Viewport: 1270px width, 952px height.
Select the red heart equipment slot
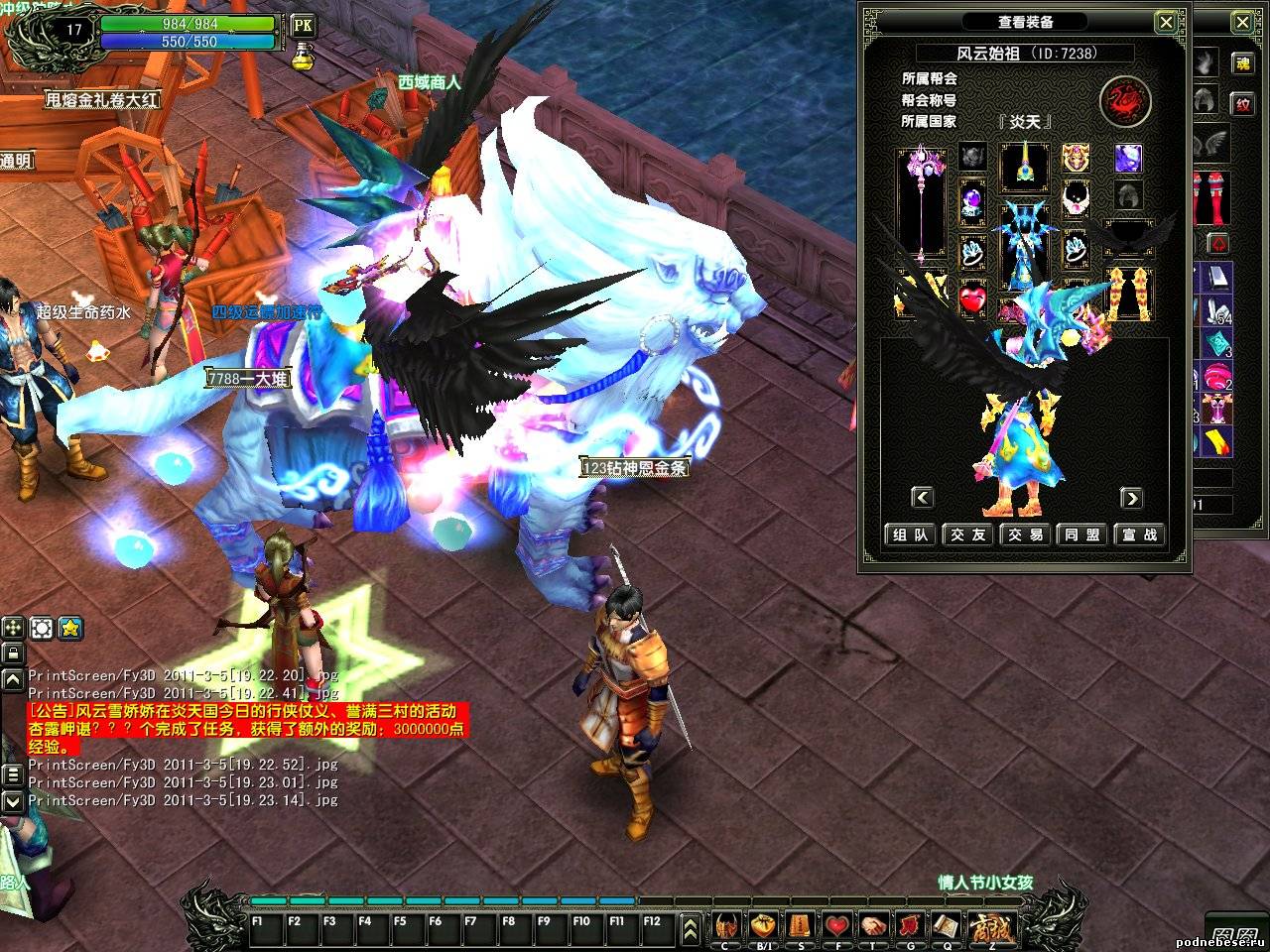tap(973, 297)
